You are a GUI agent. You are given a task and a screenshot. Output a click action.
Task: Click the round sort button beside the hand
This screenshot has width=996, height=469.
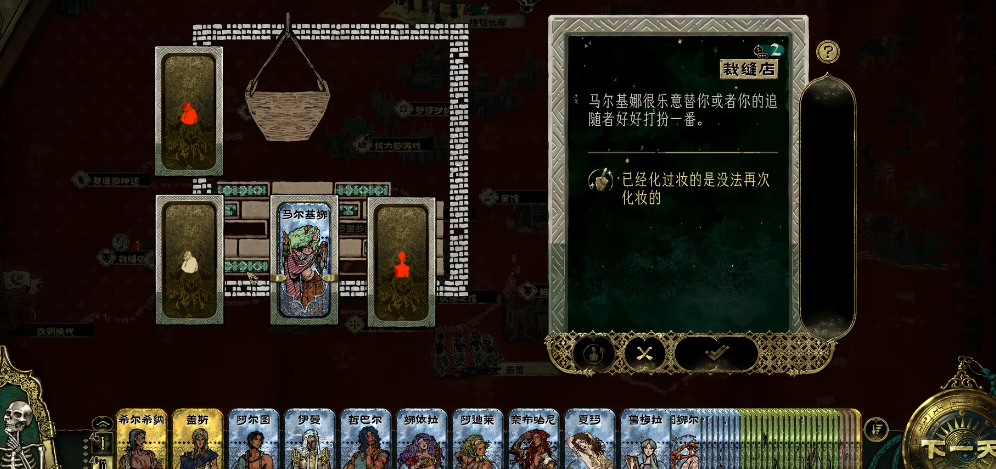(x=877, y=429)
